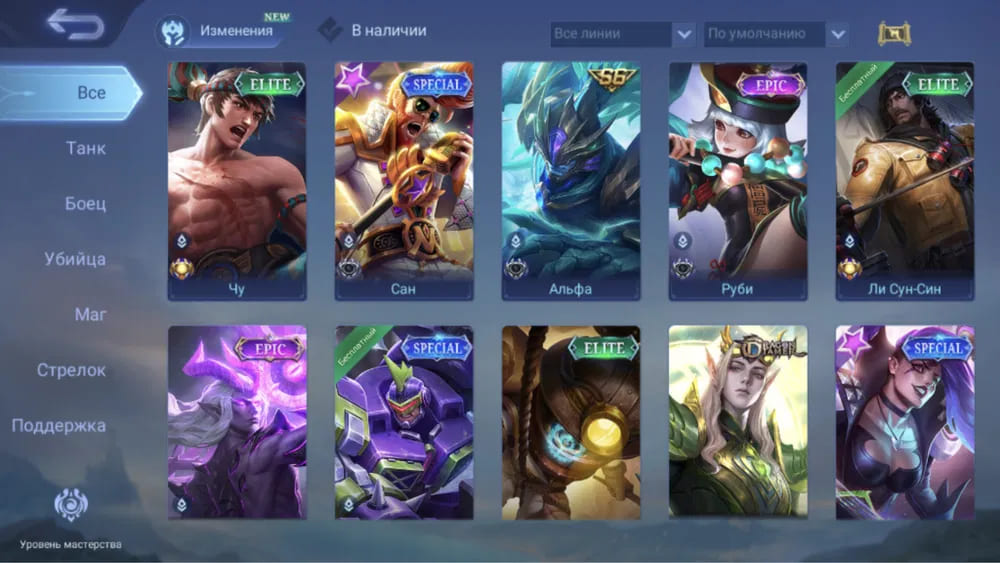Switch to the Маг category
The width and height of the screenshot is (1000, 563).
90,315
